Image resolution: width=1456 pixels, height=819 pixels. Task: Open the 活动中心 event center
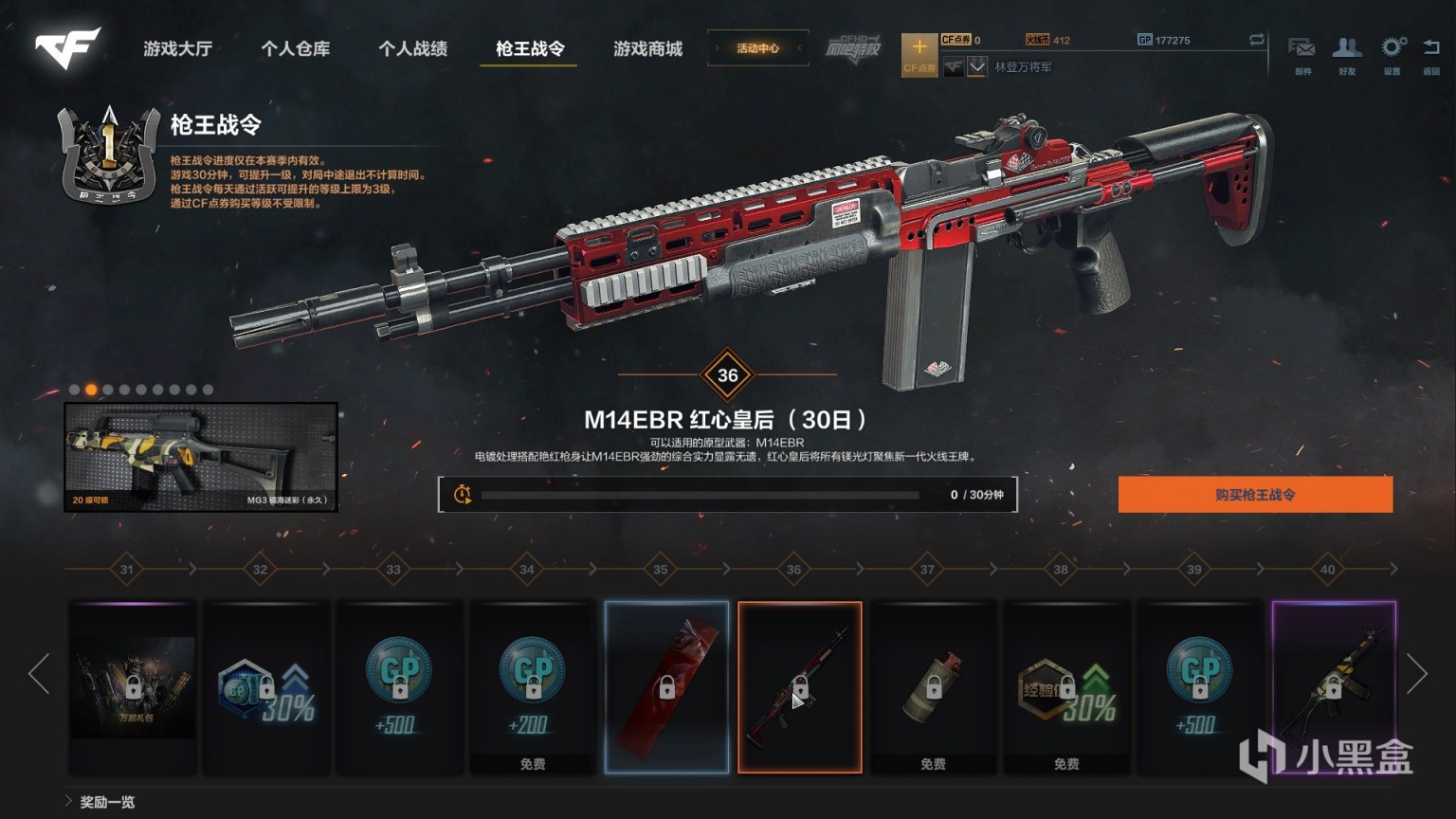click(757, 48)
